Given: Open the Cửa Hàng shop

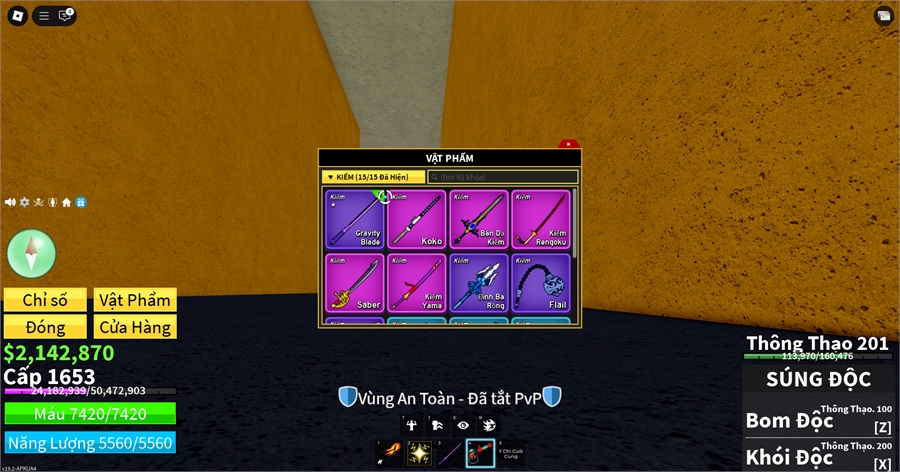Looking at the screenshot, I should (x=135, y=327).
